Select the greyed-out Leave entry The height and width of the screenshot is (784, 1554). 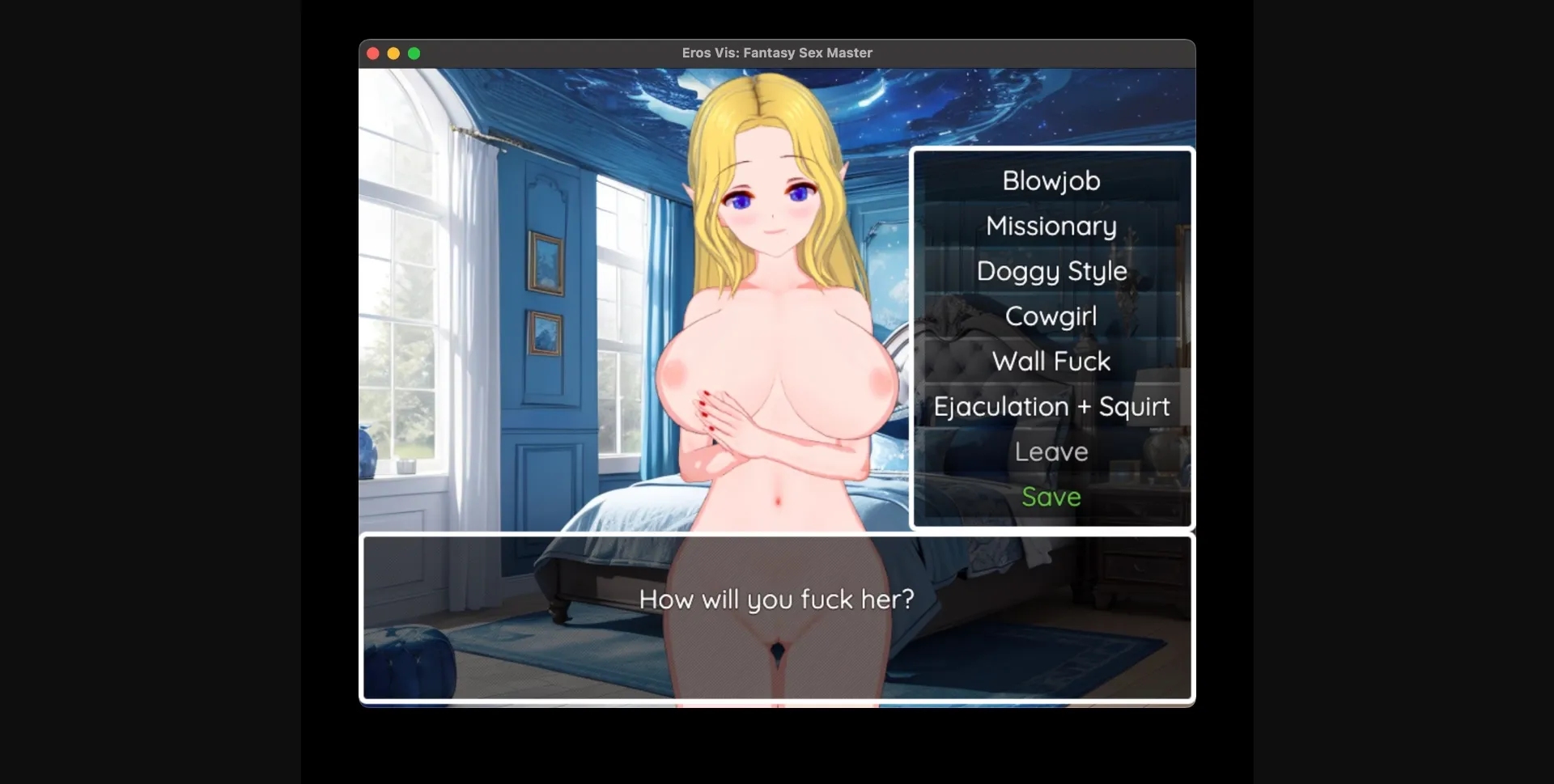tap(1051, 451)
